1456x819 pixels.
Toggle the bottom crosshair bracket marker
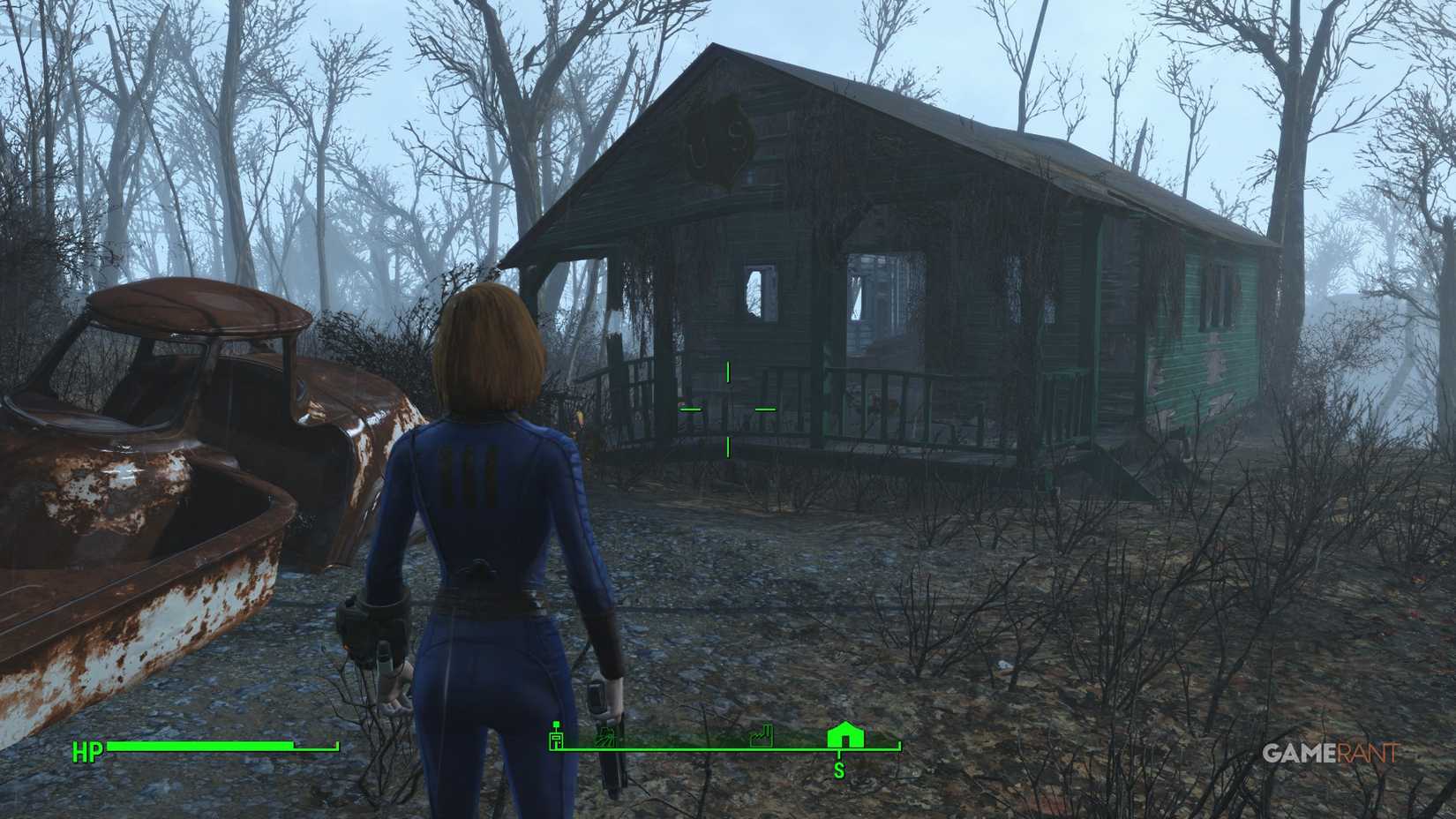click(x=726, y=449)
